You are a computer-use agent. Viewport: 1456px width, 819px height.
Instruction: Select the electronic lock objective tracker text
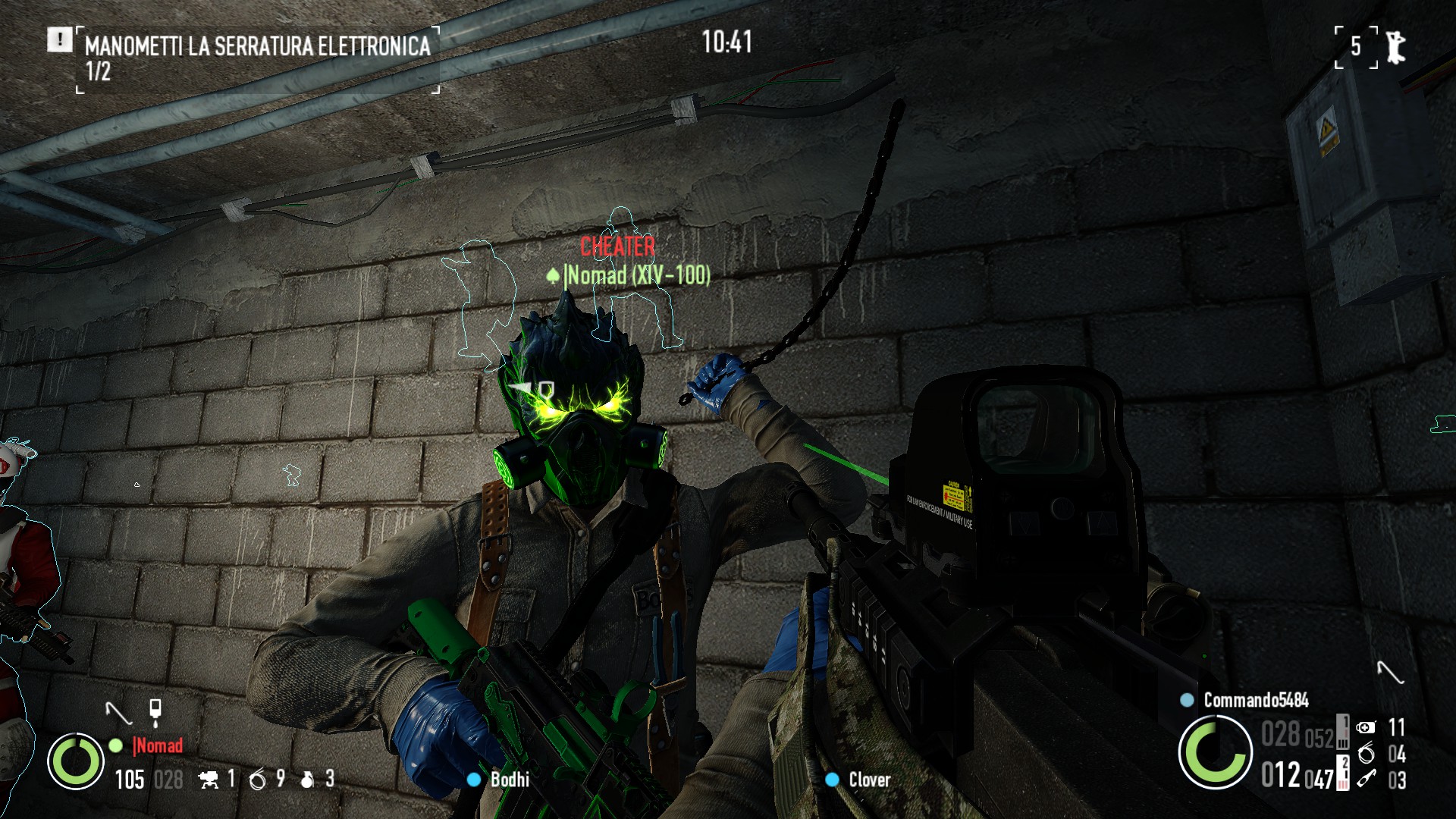257,46
